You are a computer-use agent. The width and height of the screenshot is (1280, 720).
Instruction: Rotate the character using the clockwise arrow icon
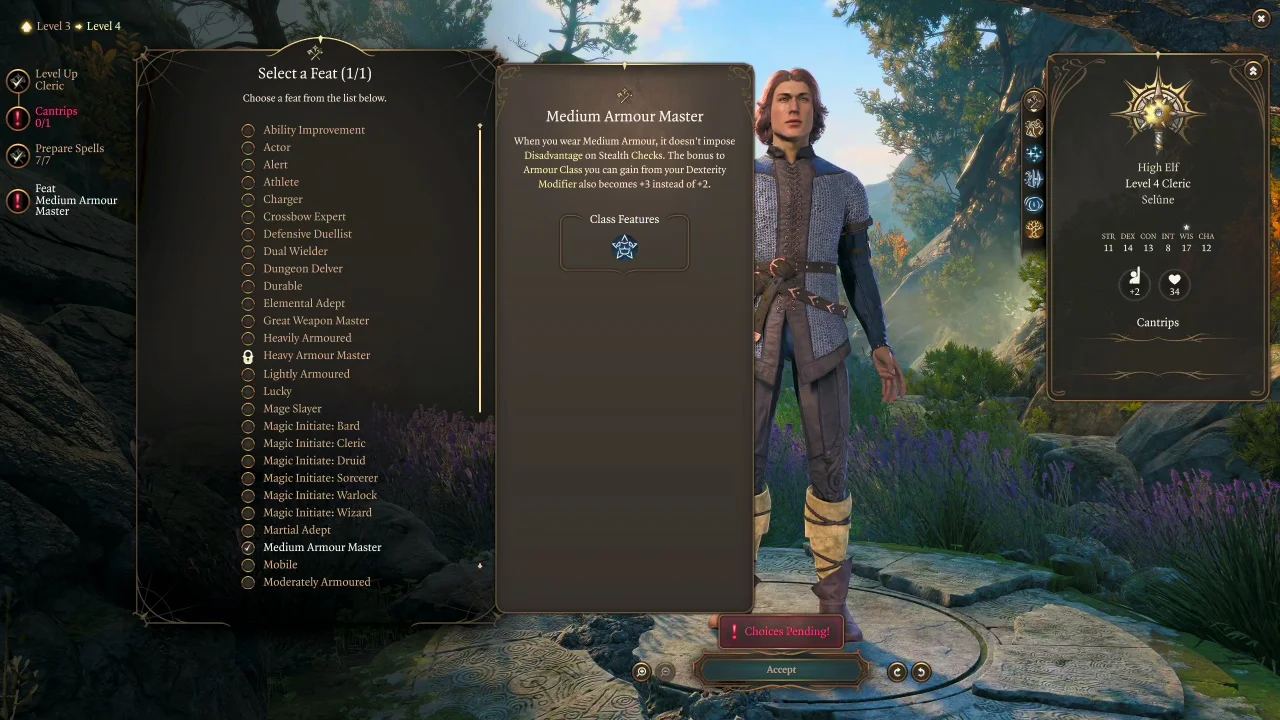897,671
